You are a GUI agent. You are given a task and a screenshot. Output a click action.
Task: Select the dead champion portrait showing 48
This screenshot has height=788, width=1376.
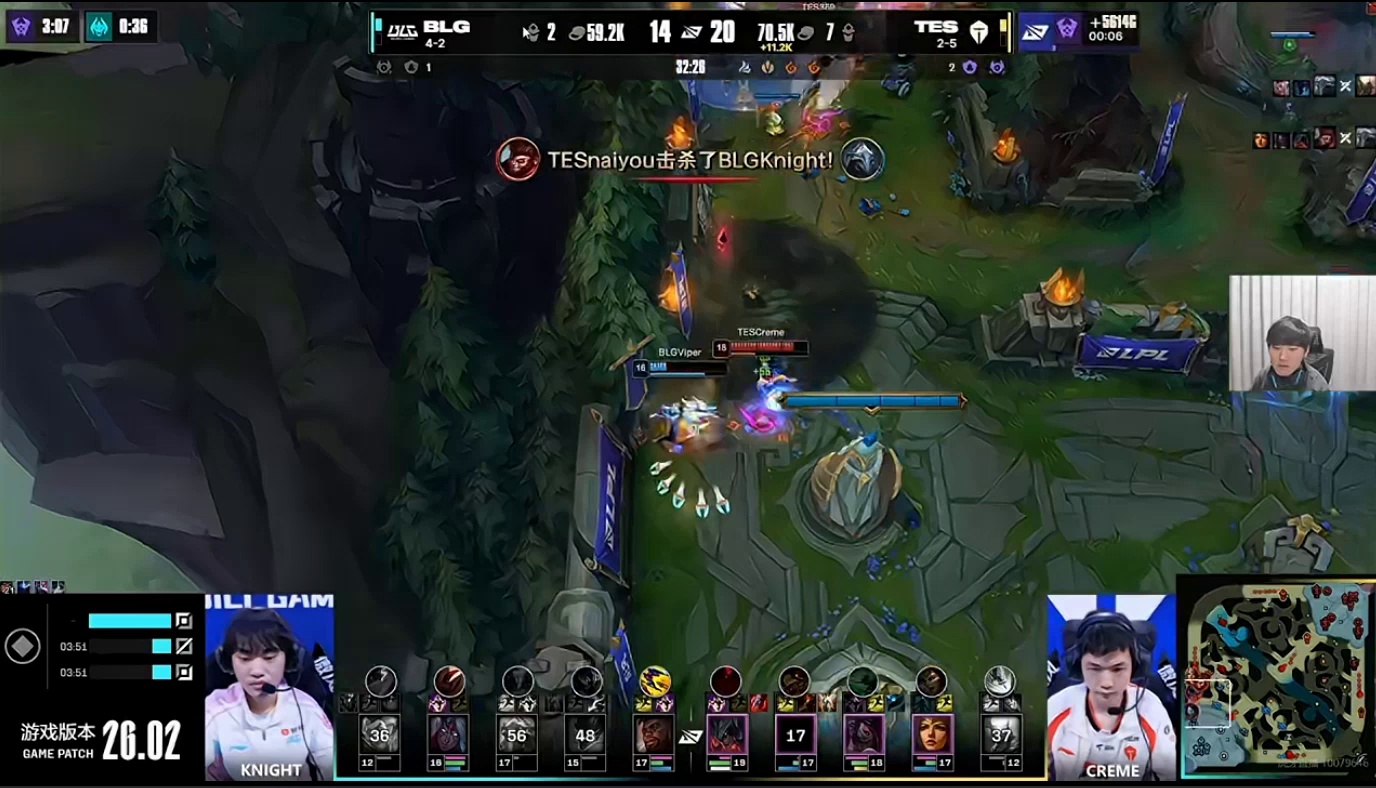[585, 735]
